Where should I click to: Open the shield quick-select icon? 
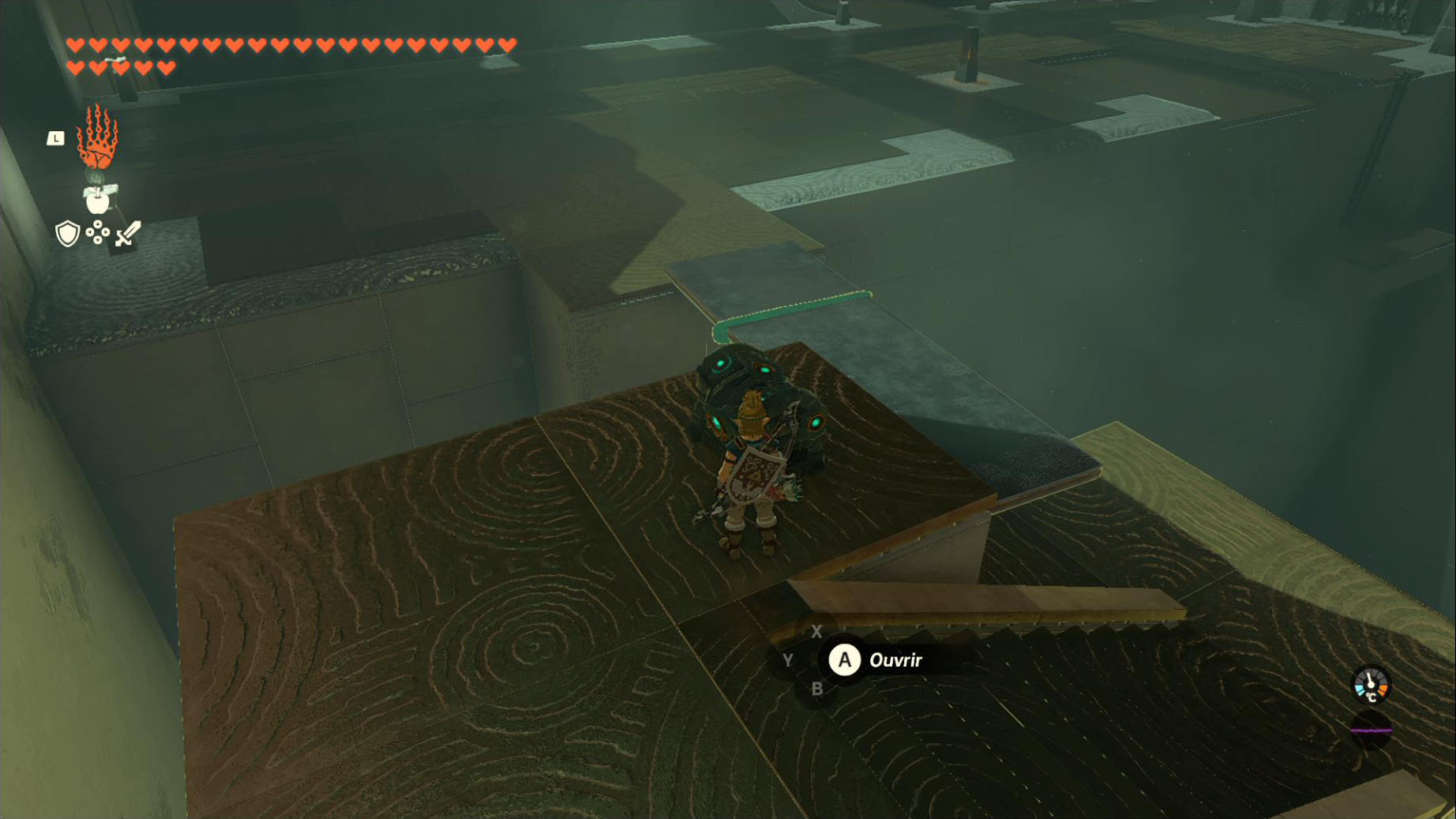click(x=68, y=234)
